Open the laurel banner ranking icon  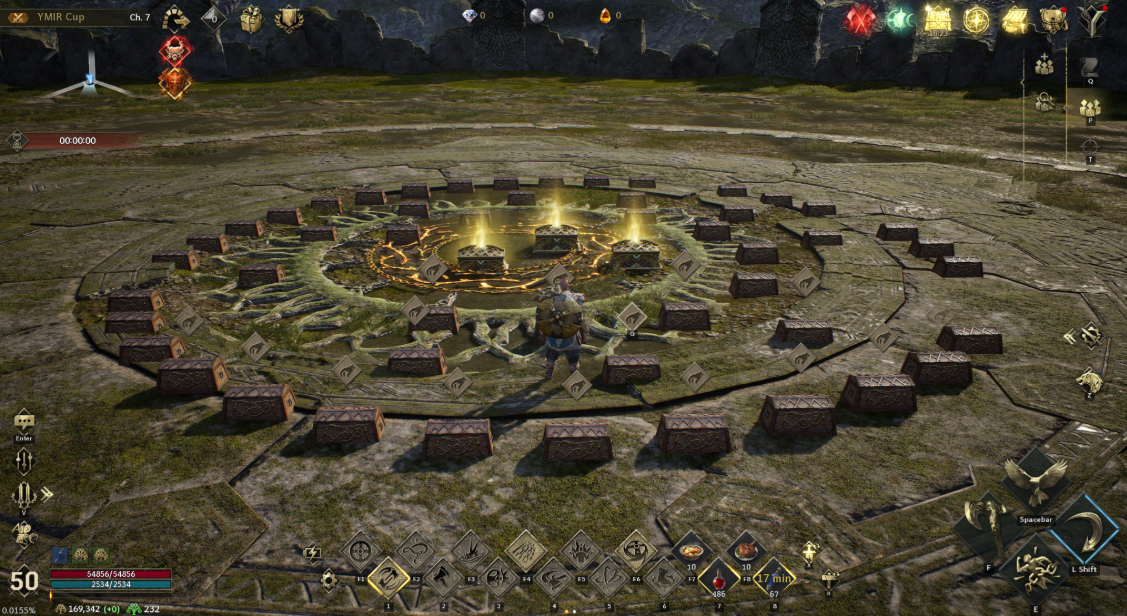289,19
